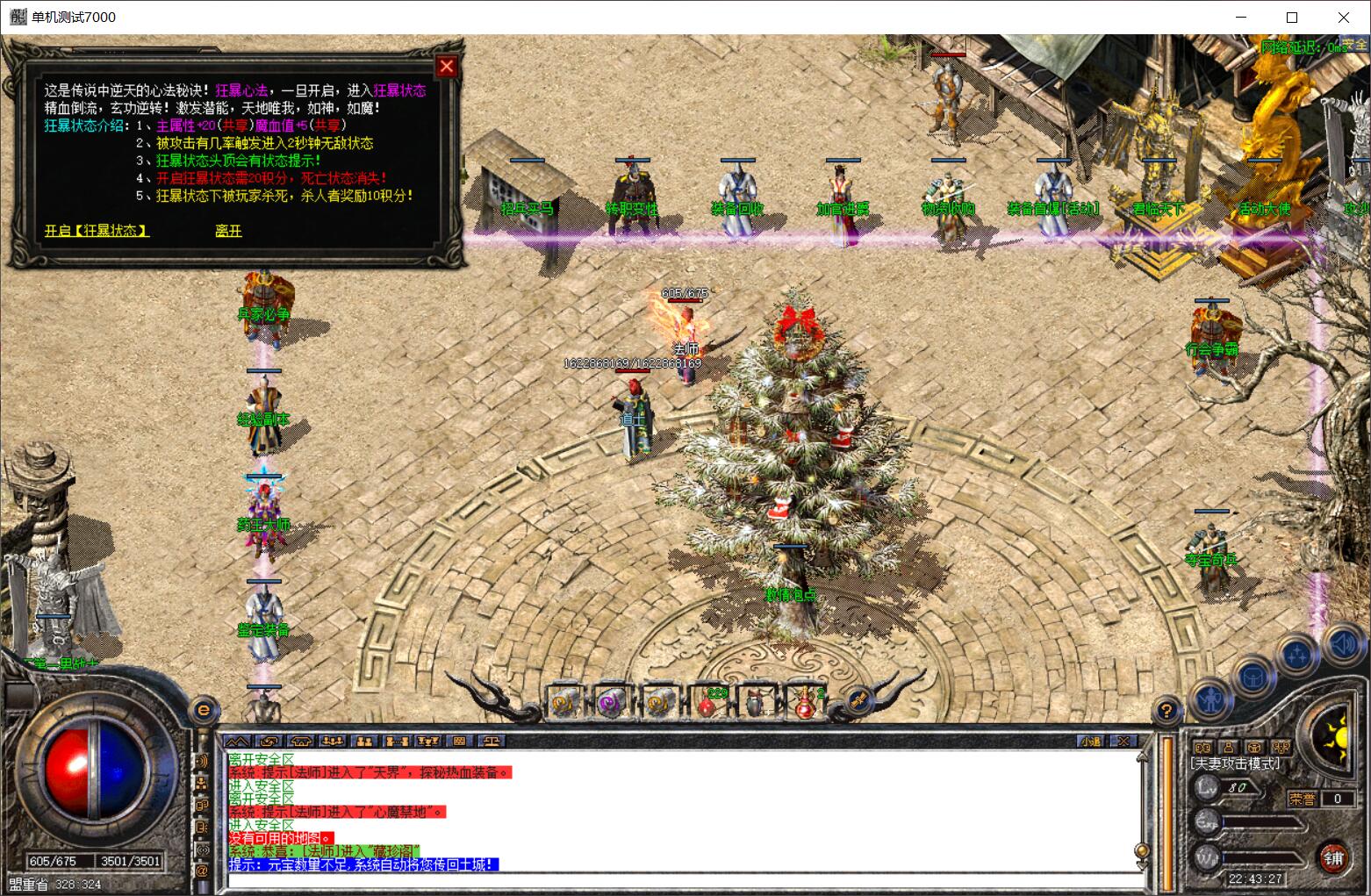Open help with the orange question mark button
This screenshot has height=896, width=1371.
click(1166, 709)
